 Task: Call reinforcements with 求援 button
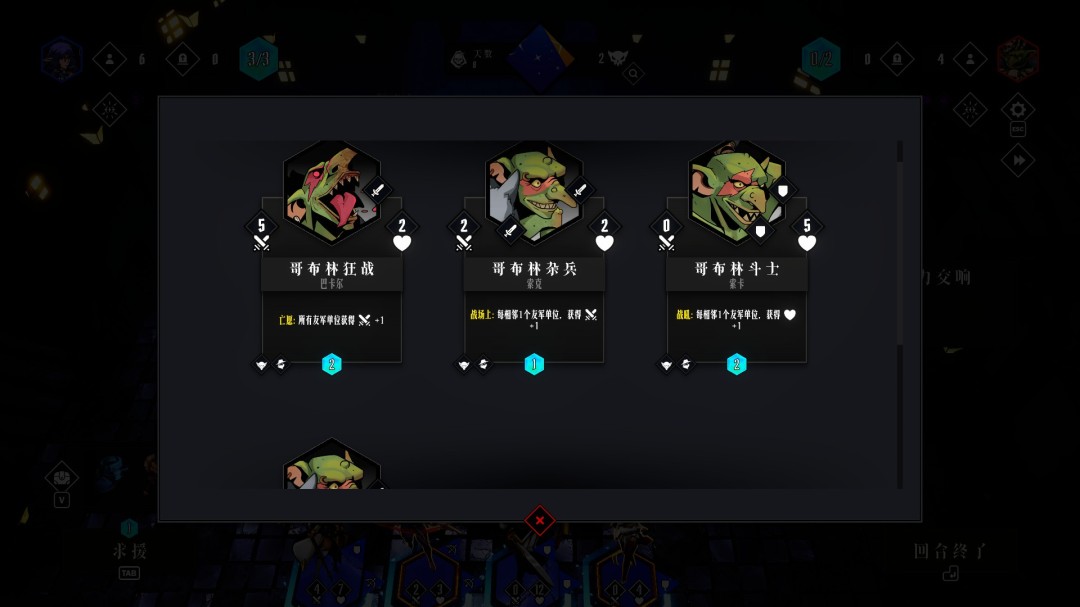click(x=129, y=550)
